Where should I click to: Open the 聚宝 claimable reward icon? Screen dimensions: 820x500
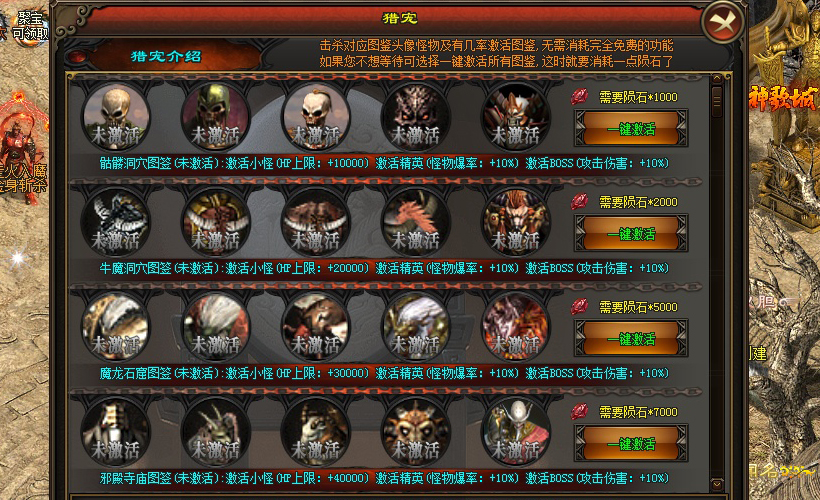(x=28, y=24)
